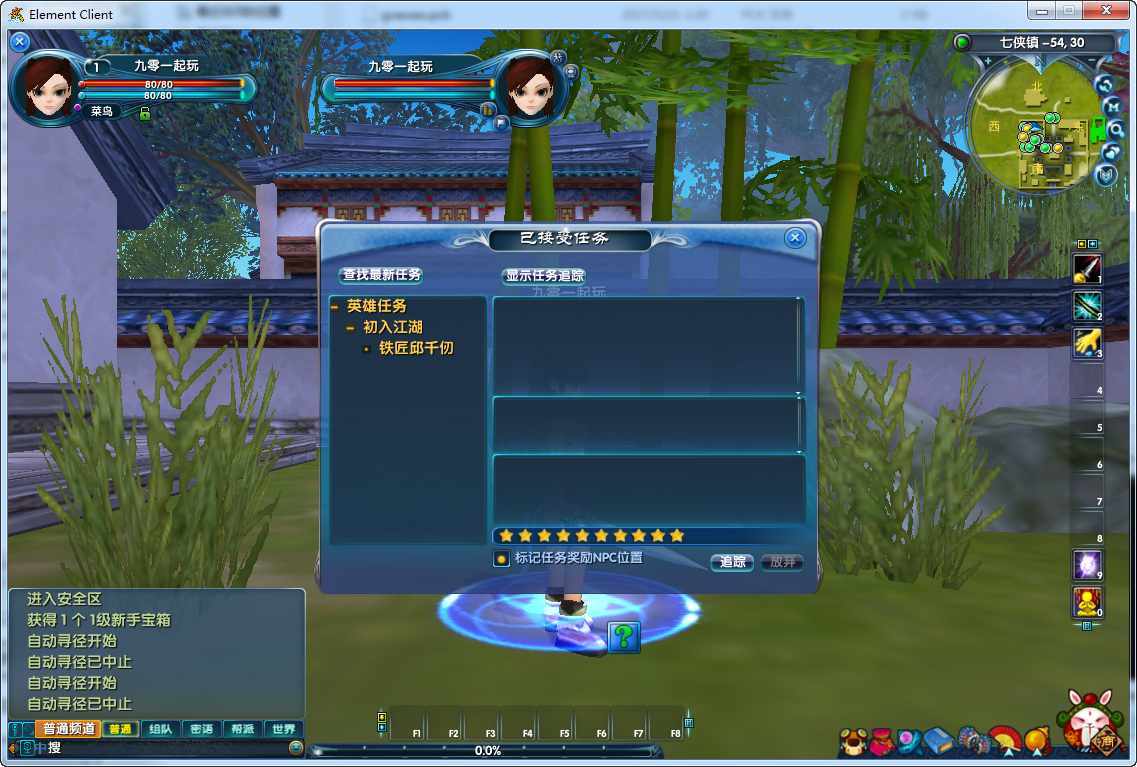Switch to the 世界 chat channel
1137x767 pixels.
(x=284, y=729)
